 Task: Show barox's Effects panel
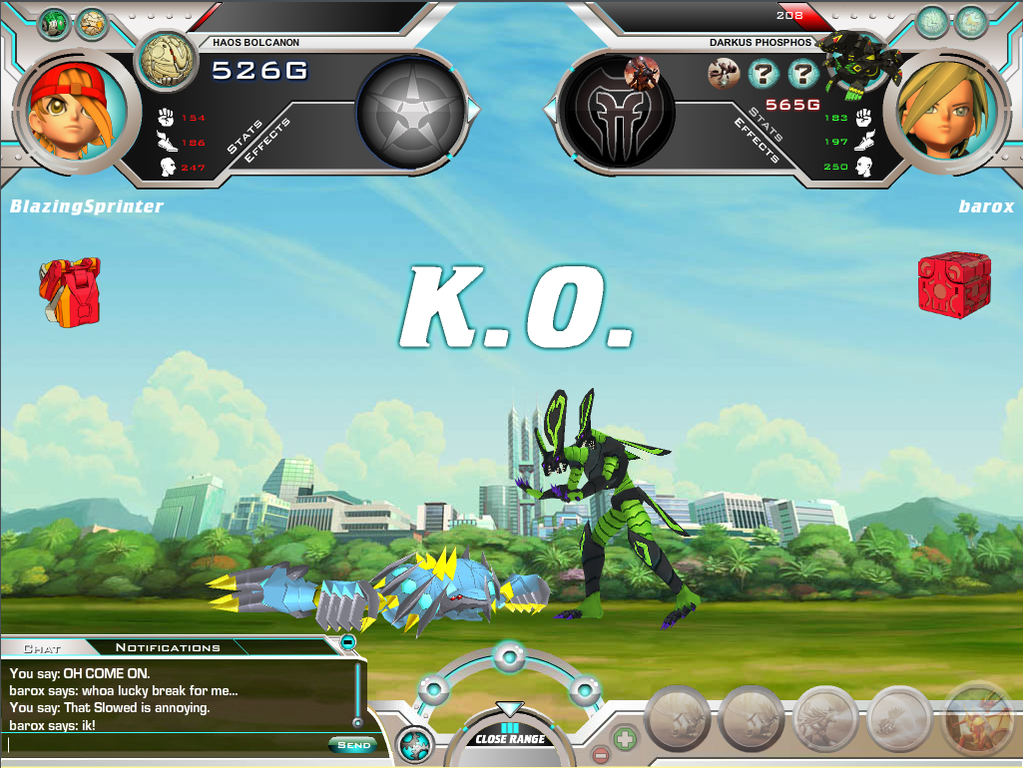click(x=757, y=141)
